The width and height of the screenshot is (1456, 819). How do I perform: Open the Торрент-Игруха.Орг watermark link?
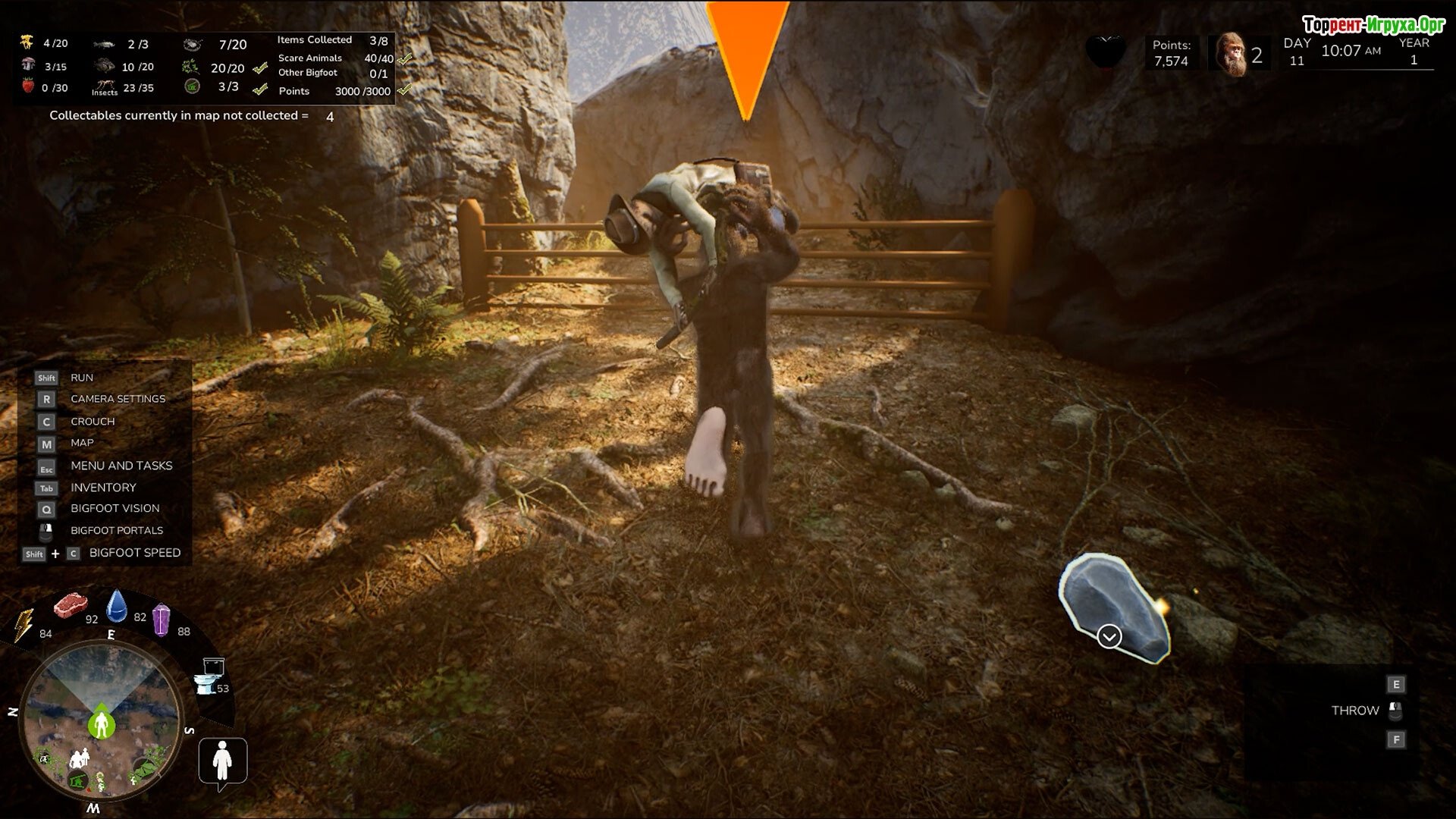pos(1373,25)
